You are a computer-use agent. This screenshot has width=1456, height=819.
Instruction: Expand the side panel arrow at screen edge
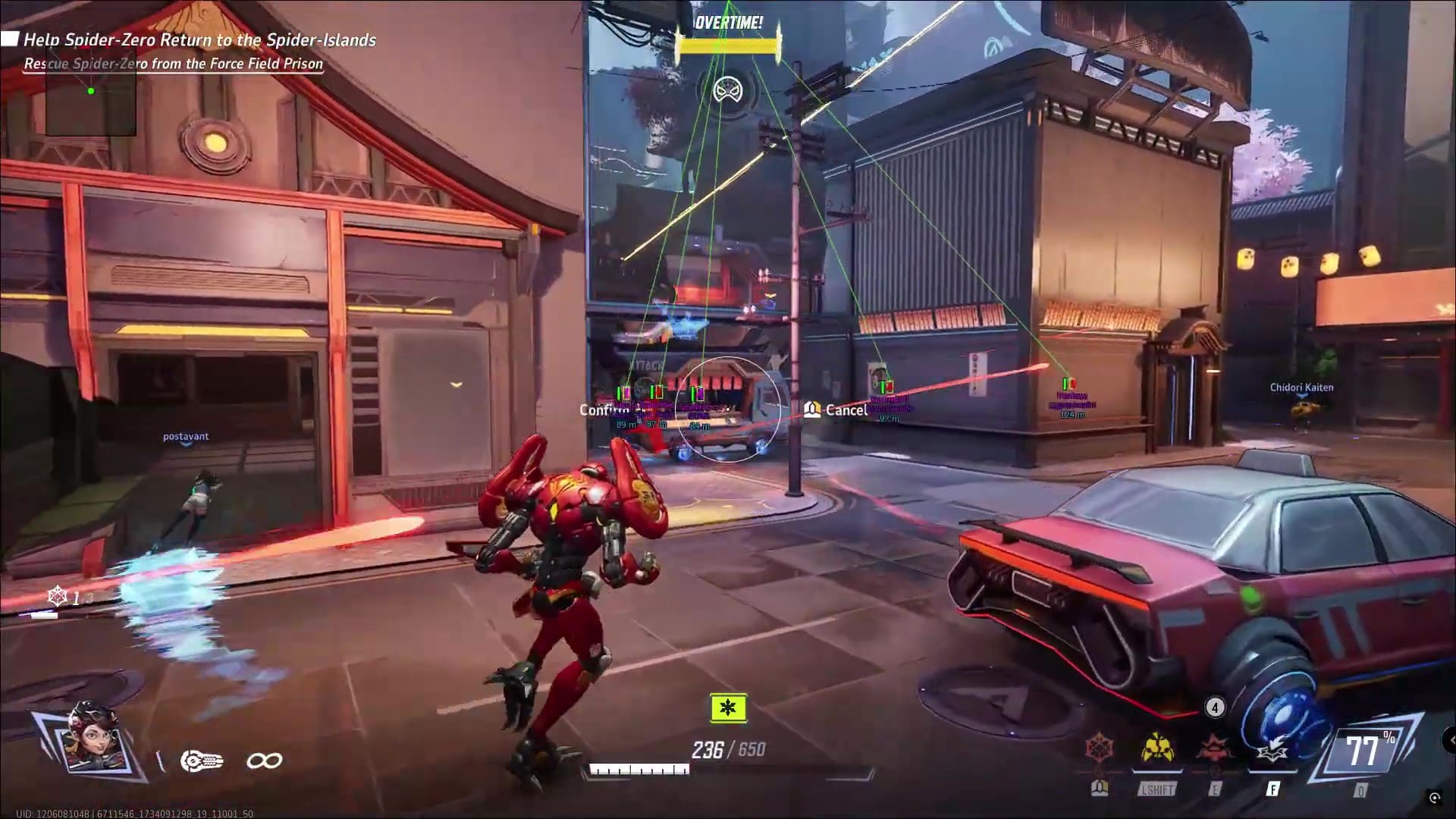click(x=1450, y=739)
